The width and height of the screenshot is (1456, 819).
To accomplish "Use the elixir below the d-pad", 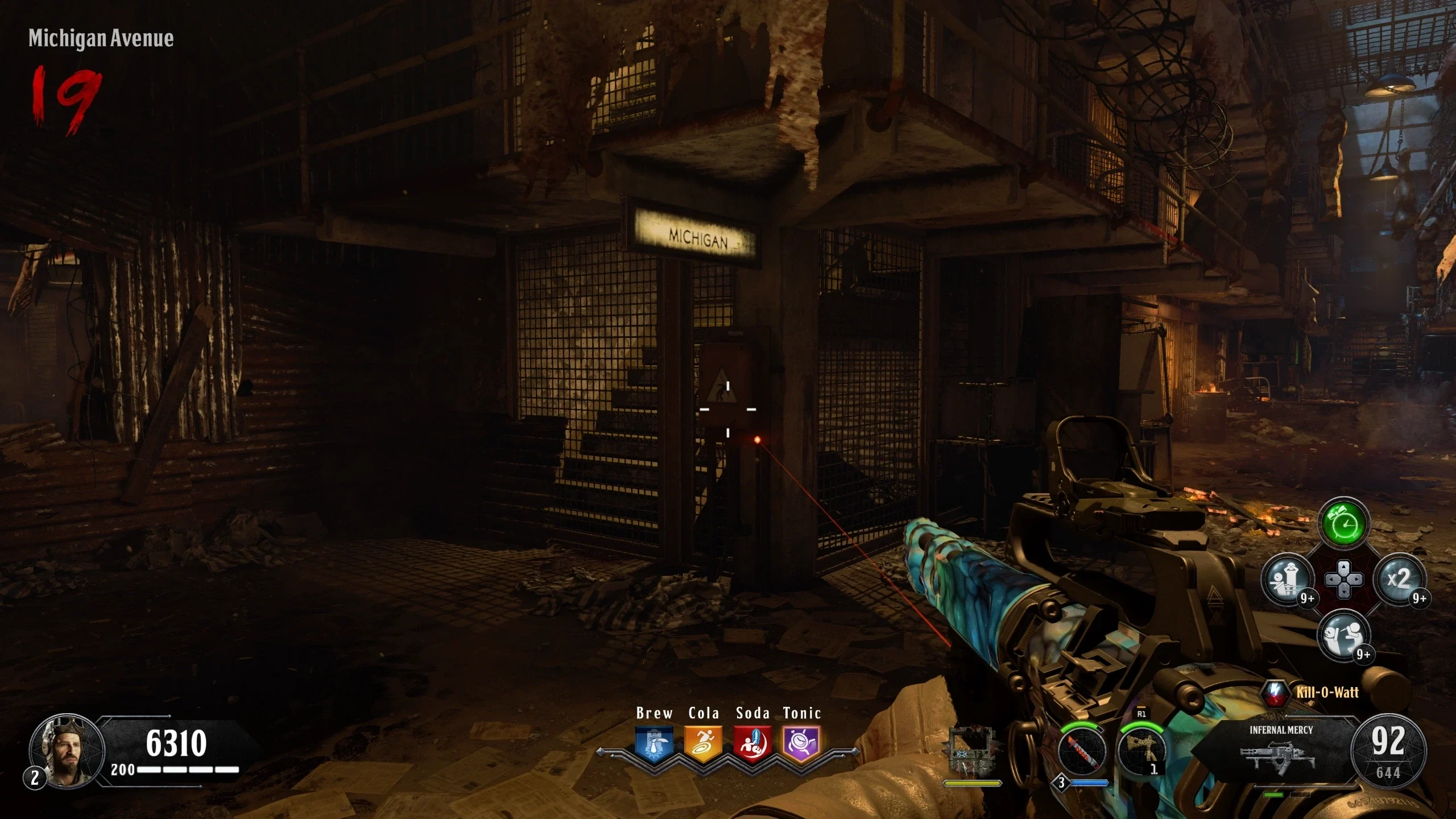I will (x=1343, y=635).
